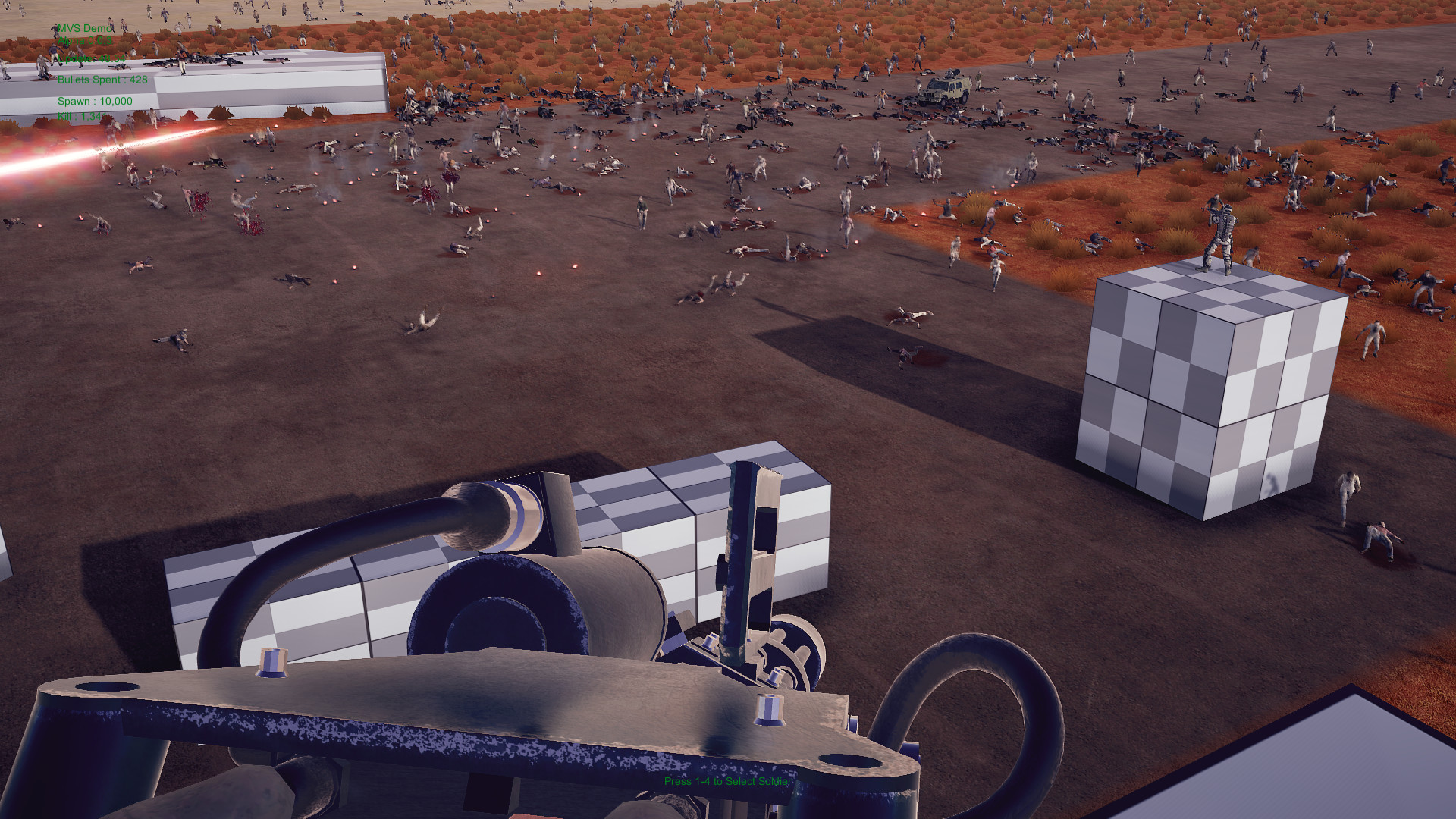Screen dimensions: 1456x819
Task: Select the Spawn : 10,000 counter
Action: click(95, 99)
